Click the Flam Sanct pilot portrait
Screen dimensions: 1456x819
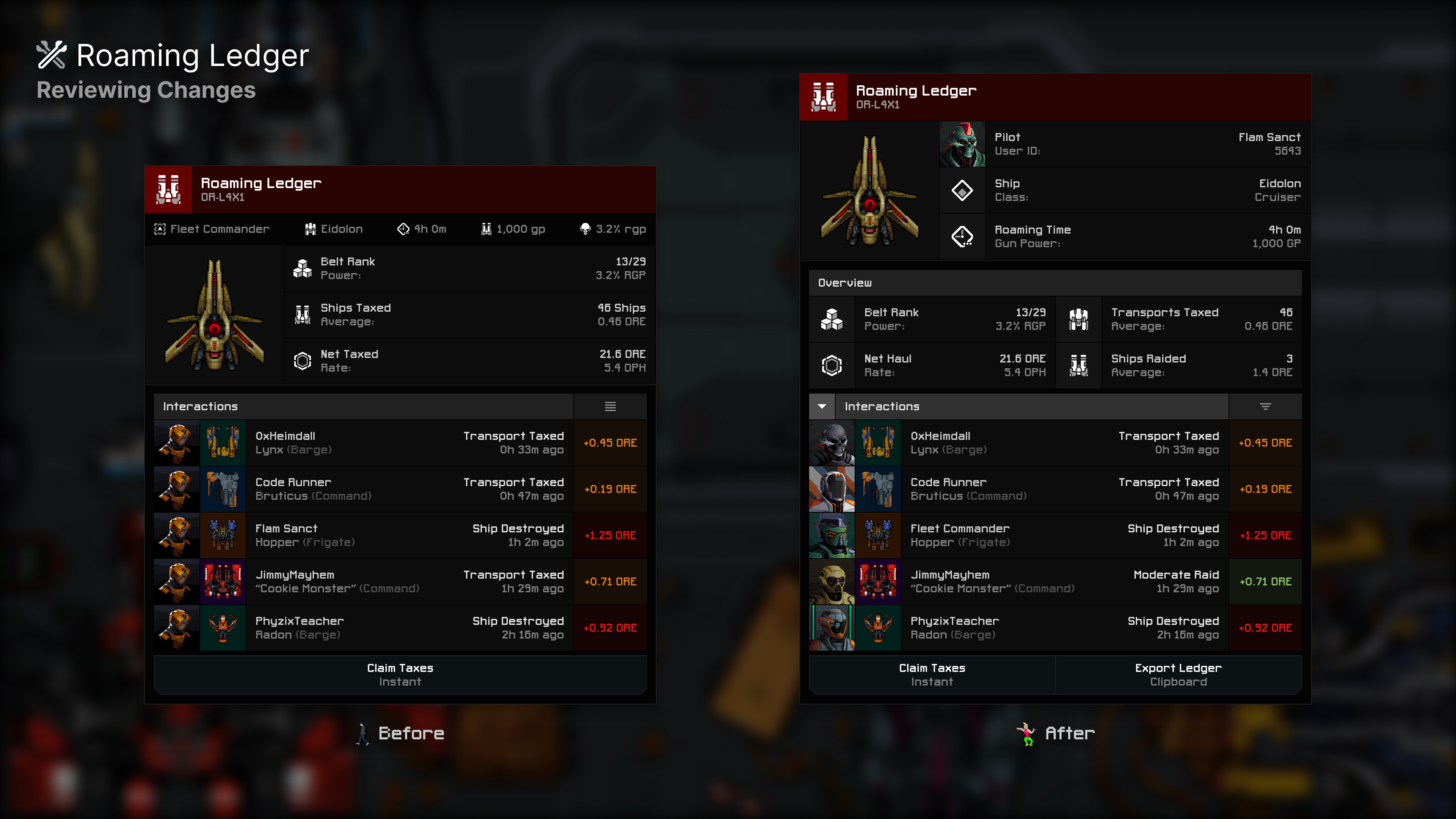click(962, 144)
